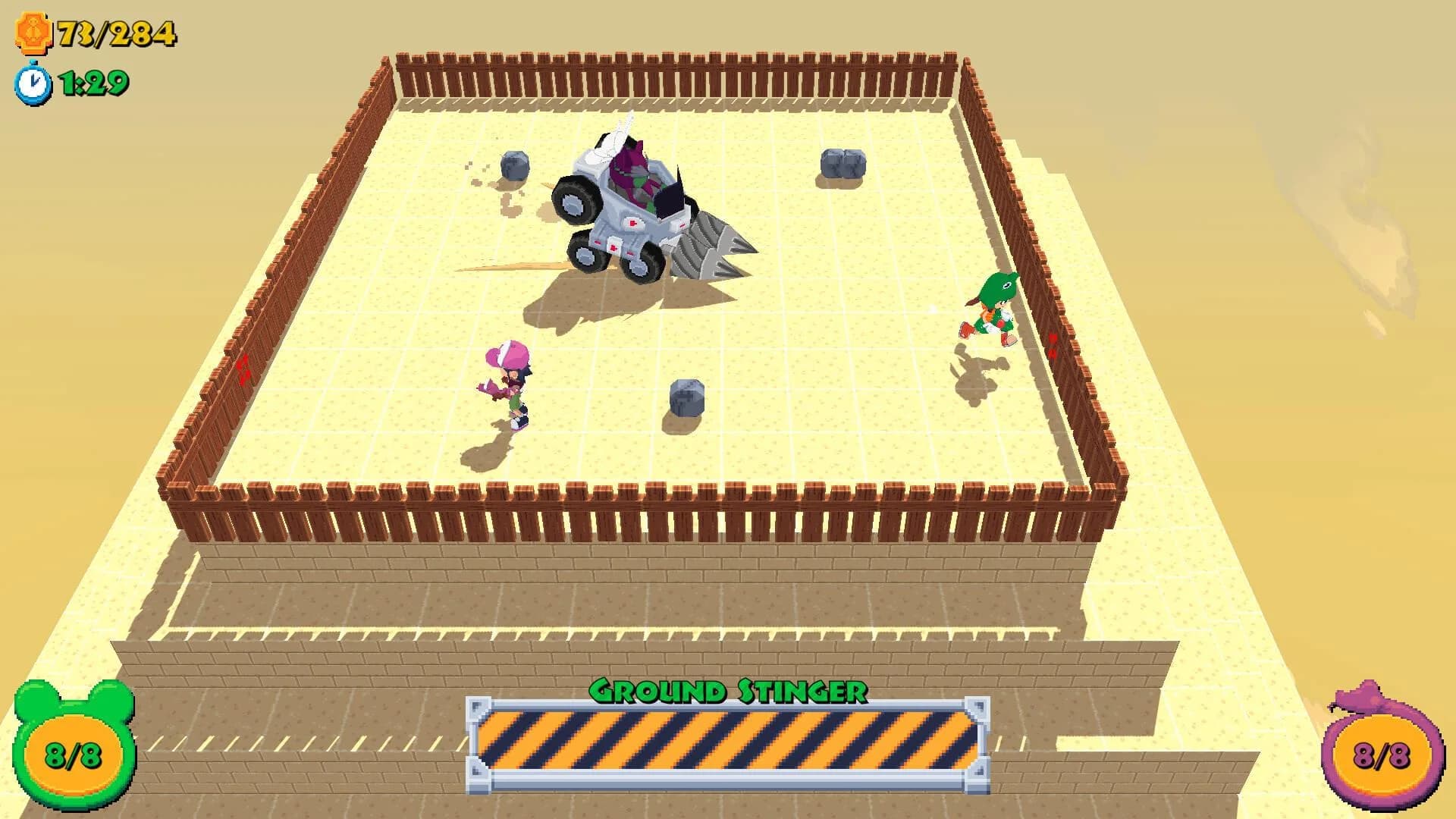Click the 73/284 coin count text
1456x819 pixels.
click(114, 32)
